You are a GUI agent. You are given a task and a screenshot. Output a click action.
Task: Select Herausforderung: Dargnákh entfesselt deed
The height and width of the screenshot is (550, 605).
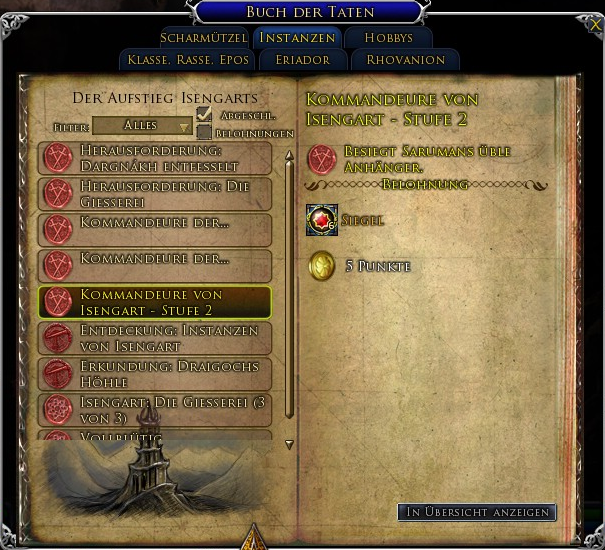(x=155, y=158)
